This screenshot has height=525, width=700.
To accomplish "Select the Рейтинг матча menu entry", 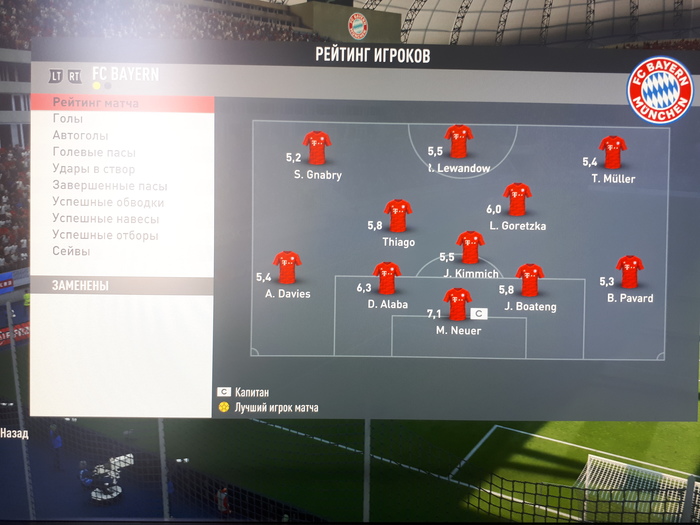I will (x=96, y=103).
